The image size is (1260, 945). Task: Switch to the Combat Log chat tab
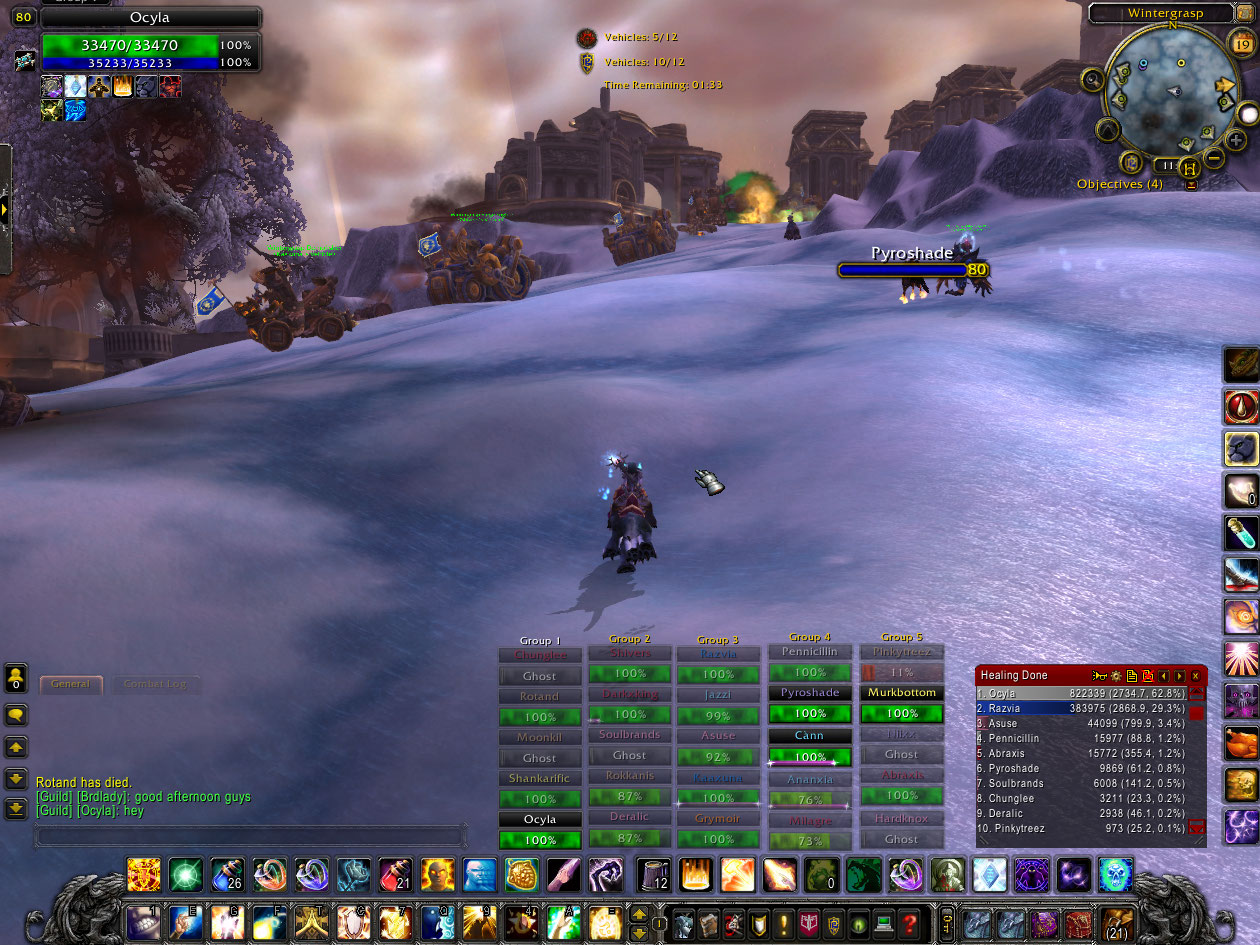click(154, 684)
